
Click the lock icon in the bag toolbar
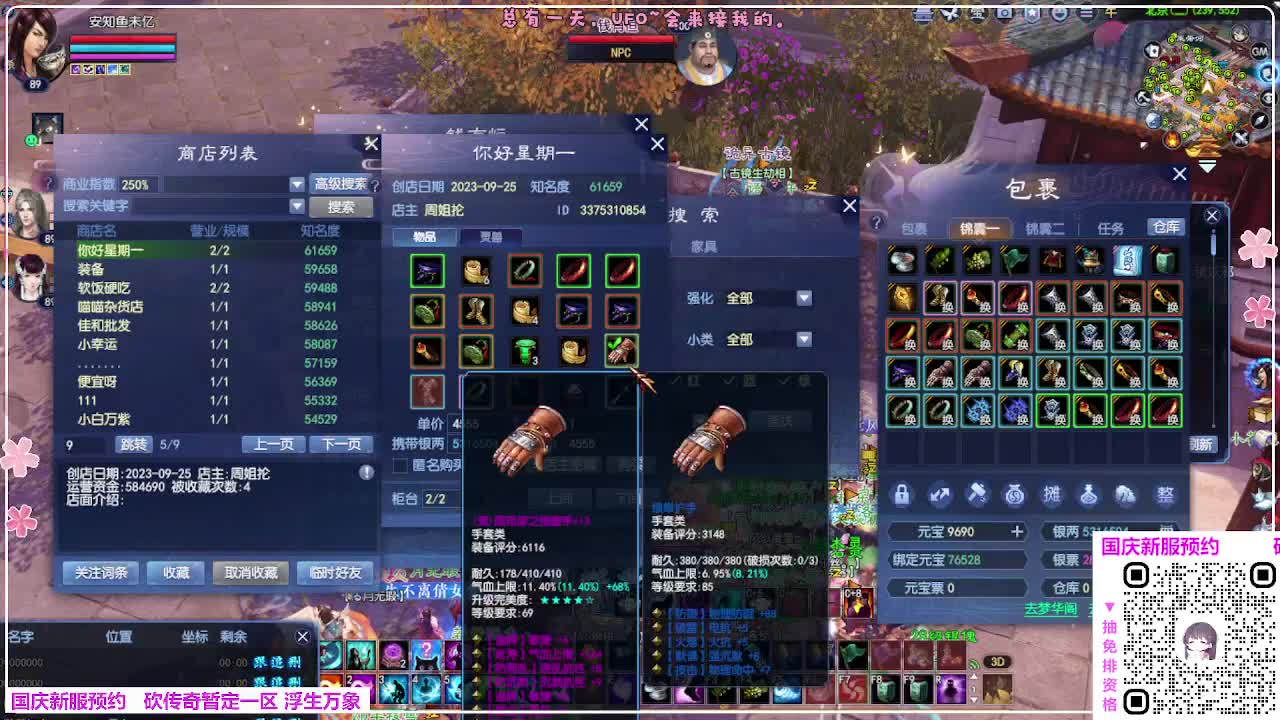902,493
